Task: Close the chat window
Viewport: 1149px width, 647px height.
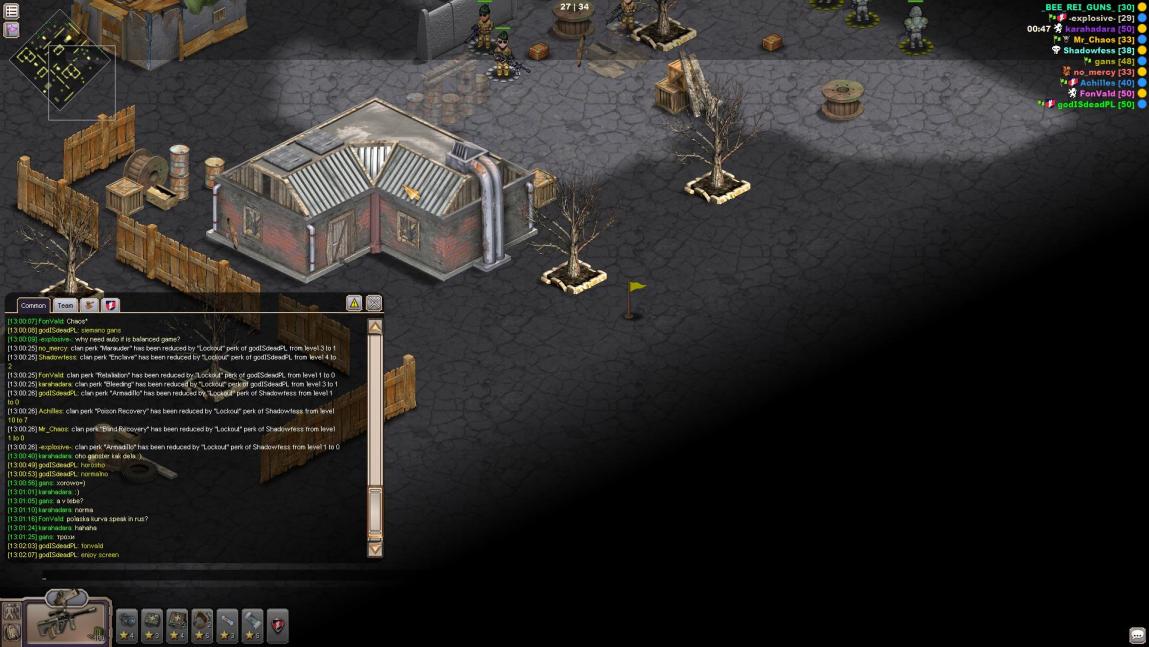Action: click(x=373, y=303)
